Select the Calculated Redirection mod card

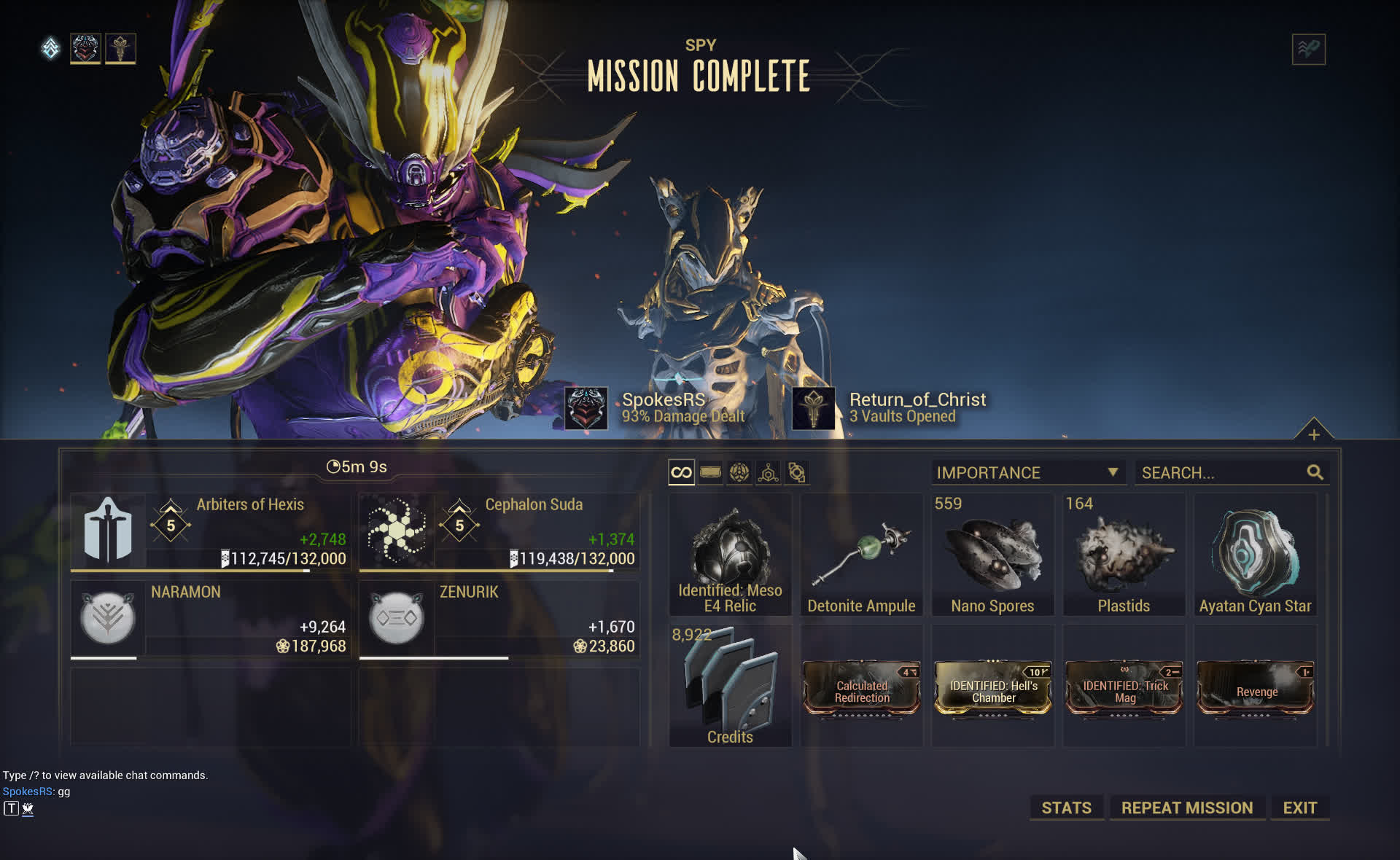[x=861, y=688]
